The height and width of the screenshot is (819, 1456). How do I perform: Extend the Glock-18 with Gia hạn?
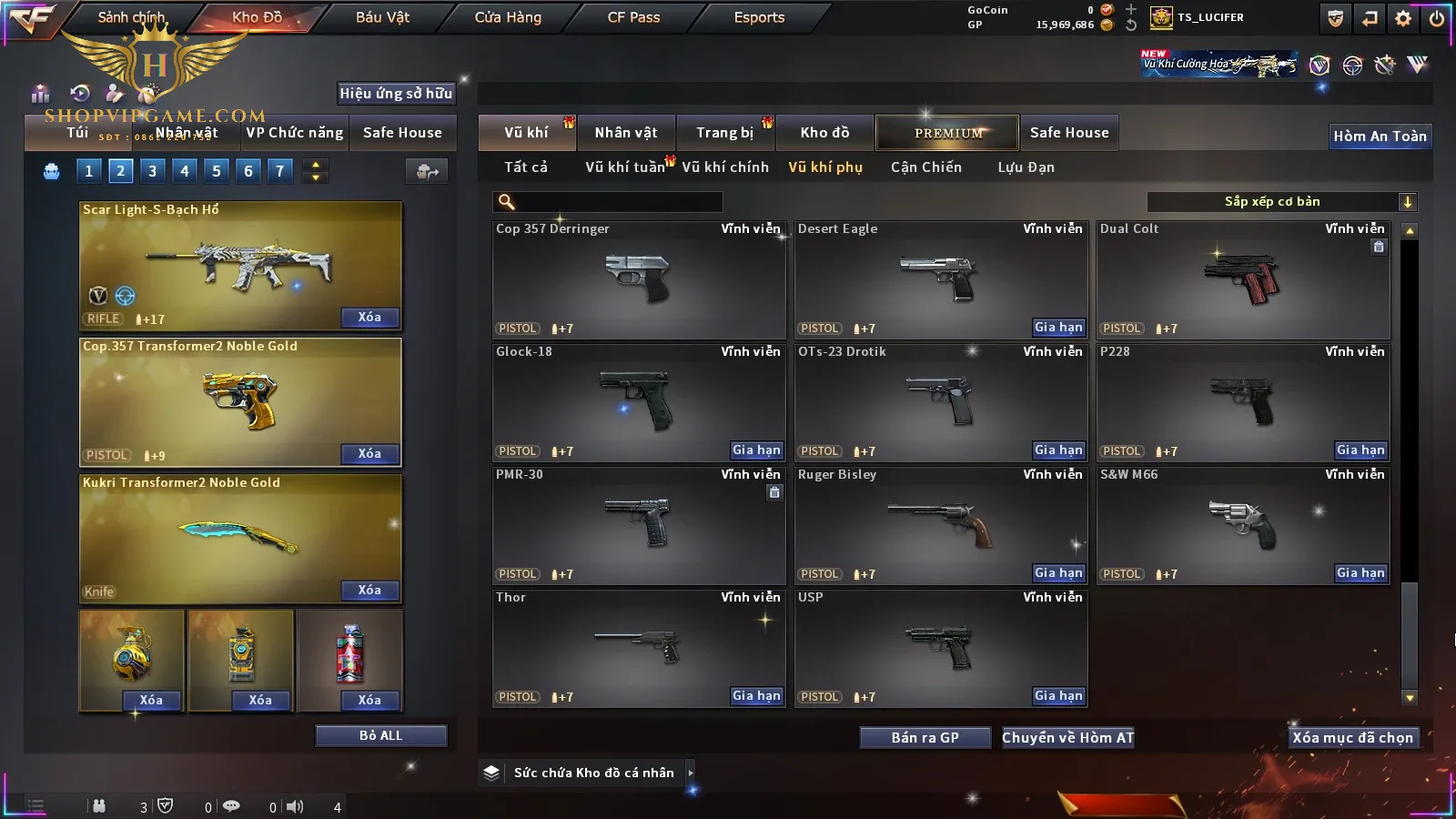point(756,450)
